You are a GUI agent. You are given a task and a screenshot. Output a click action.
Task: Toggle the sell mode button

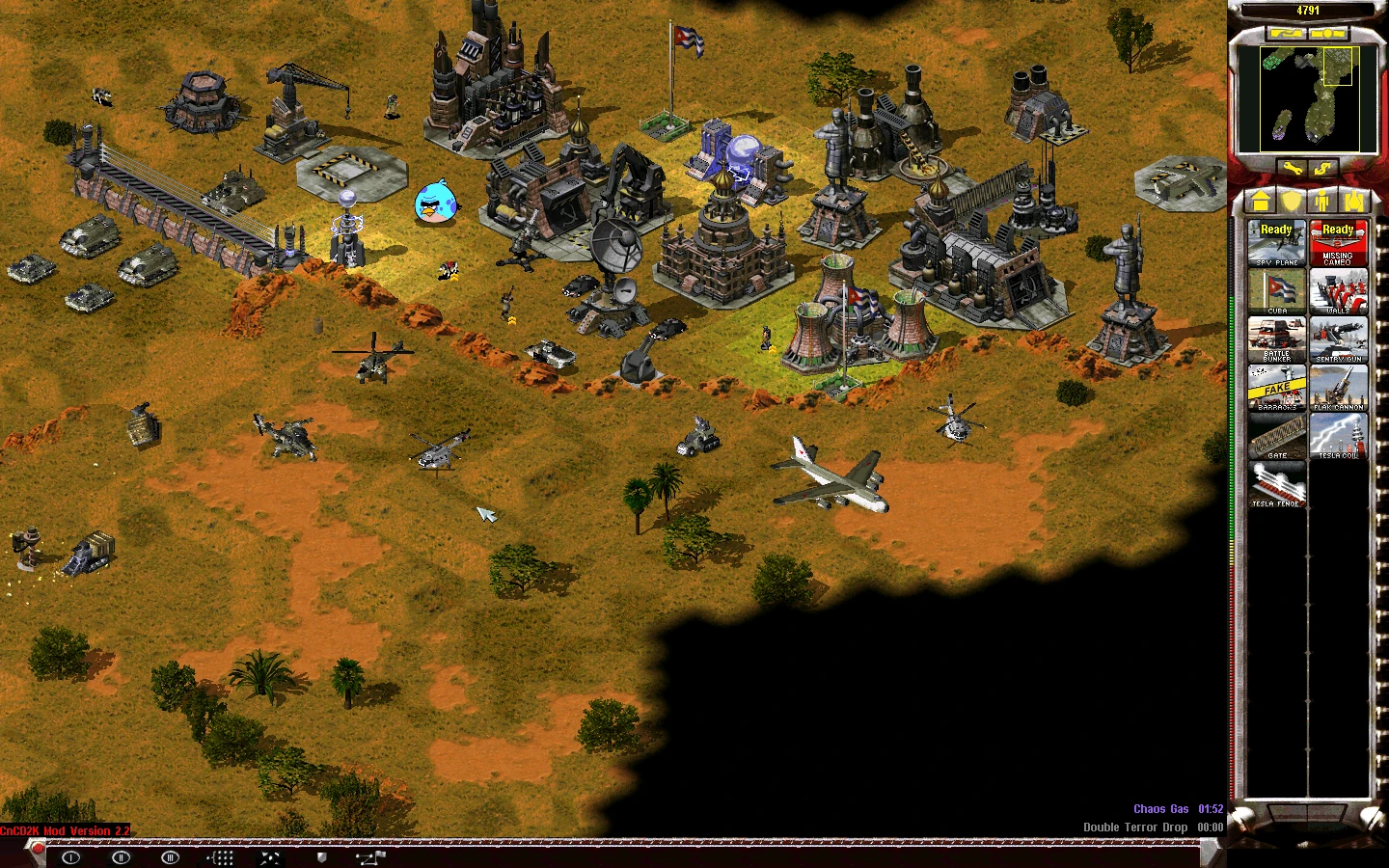click(x=1323, y=169)
